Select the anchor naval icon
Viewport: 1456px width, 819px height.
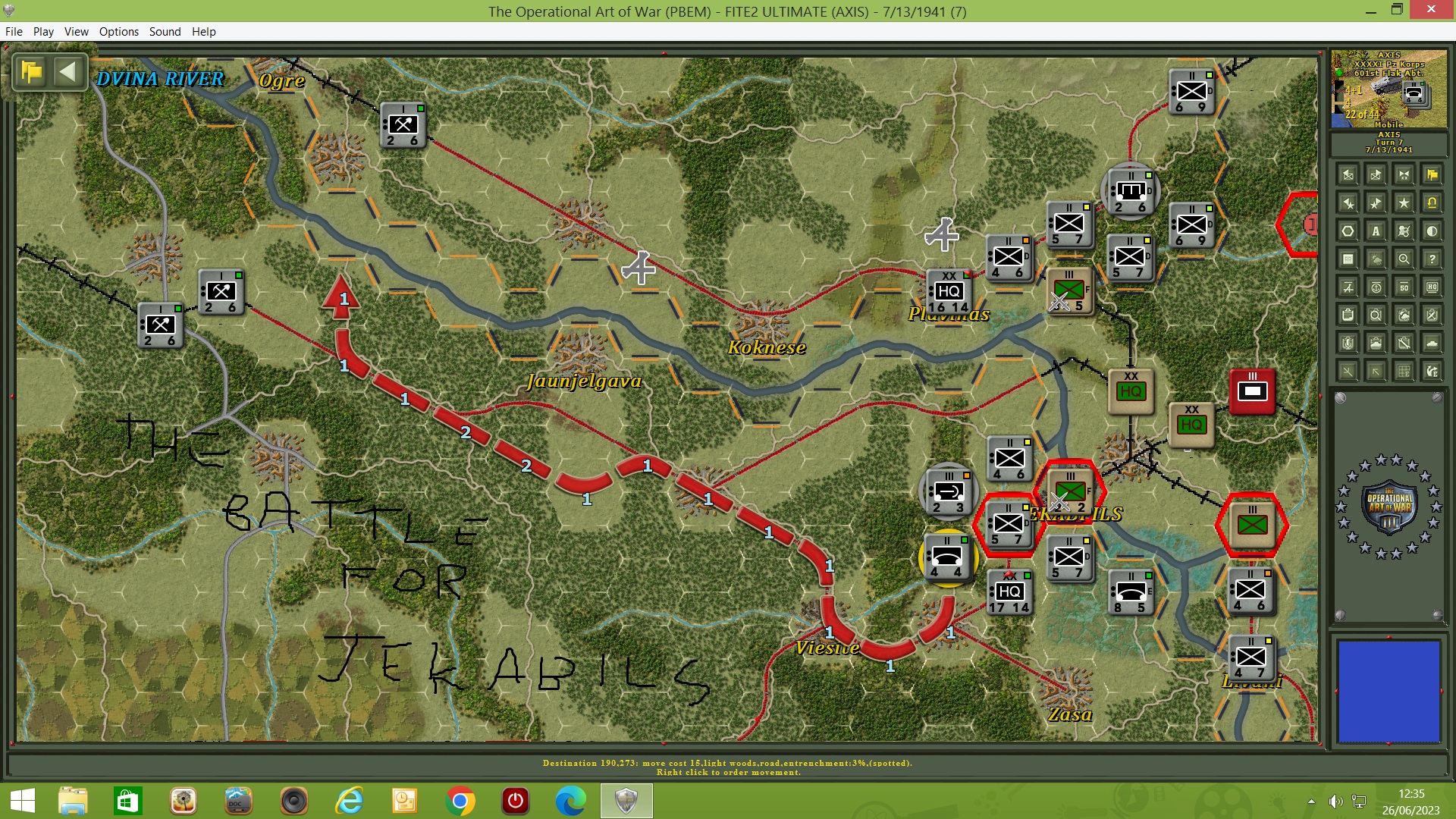(1376, 287)
